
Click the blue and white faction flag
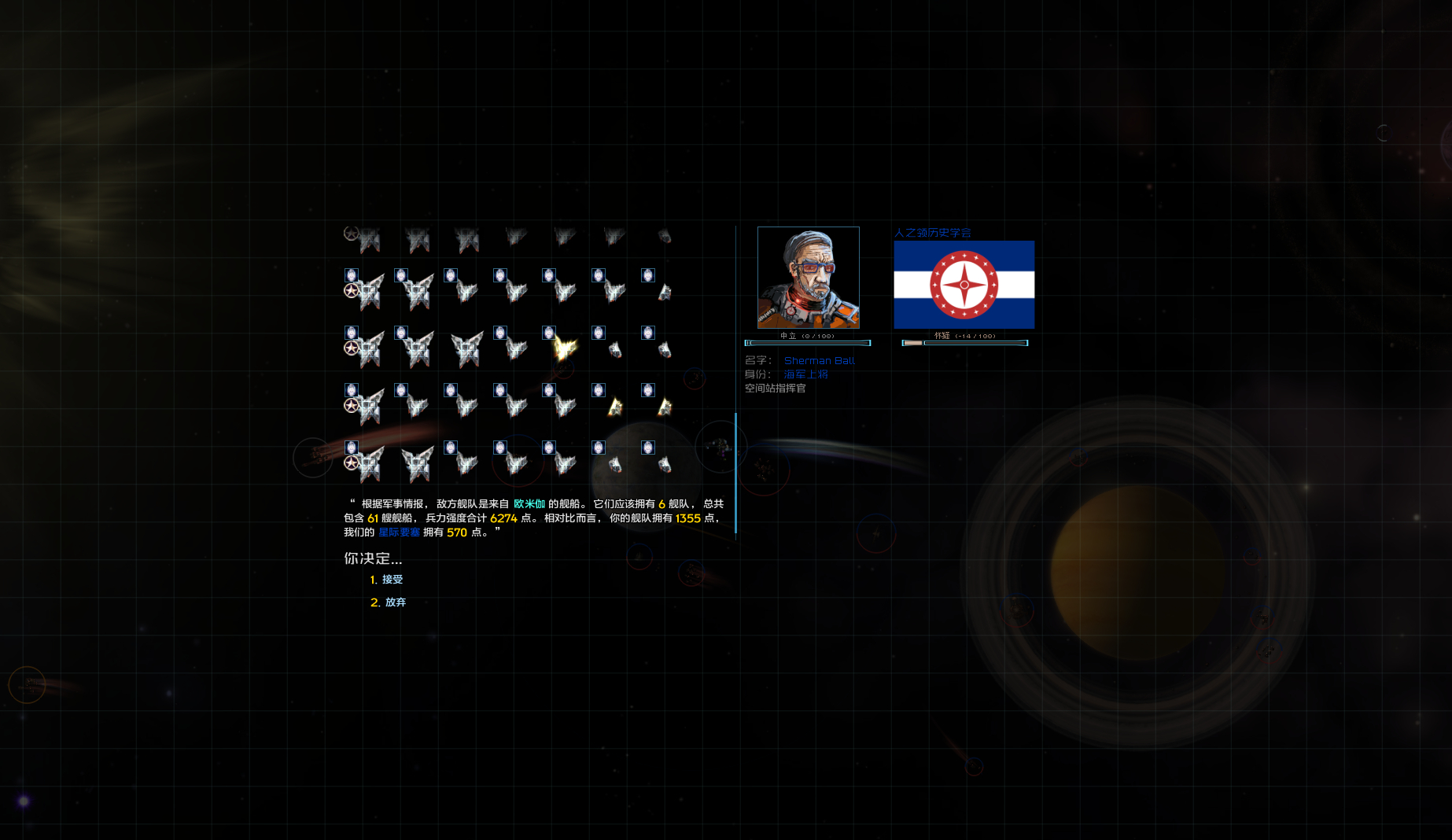(x=964, y=285)
